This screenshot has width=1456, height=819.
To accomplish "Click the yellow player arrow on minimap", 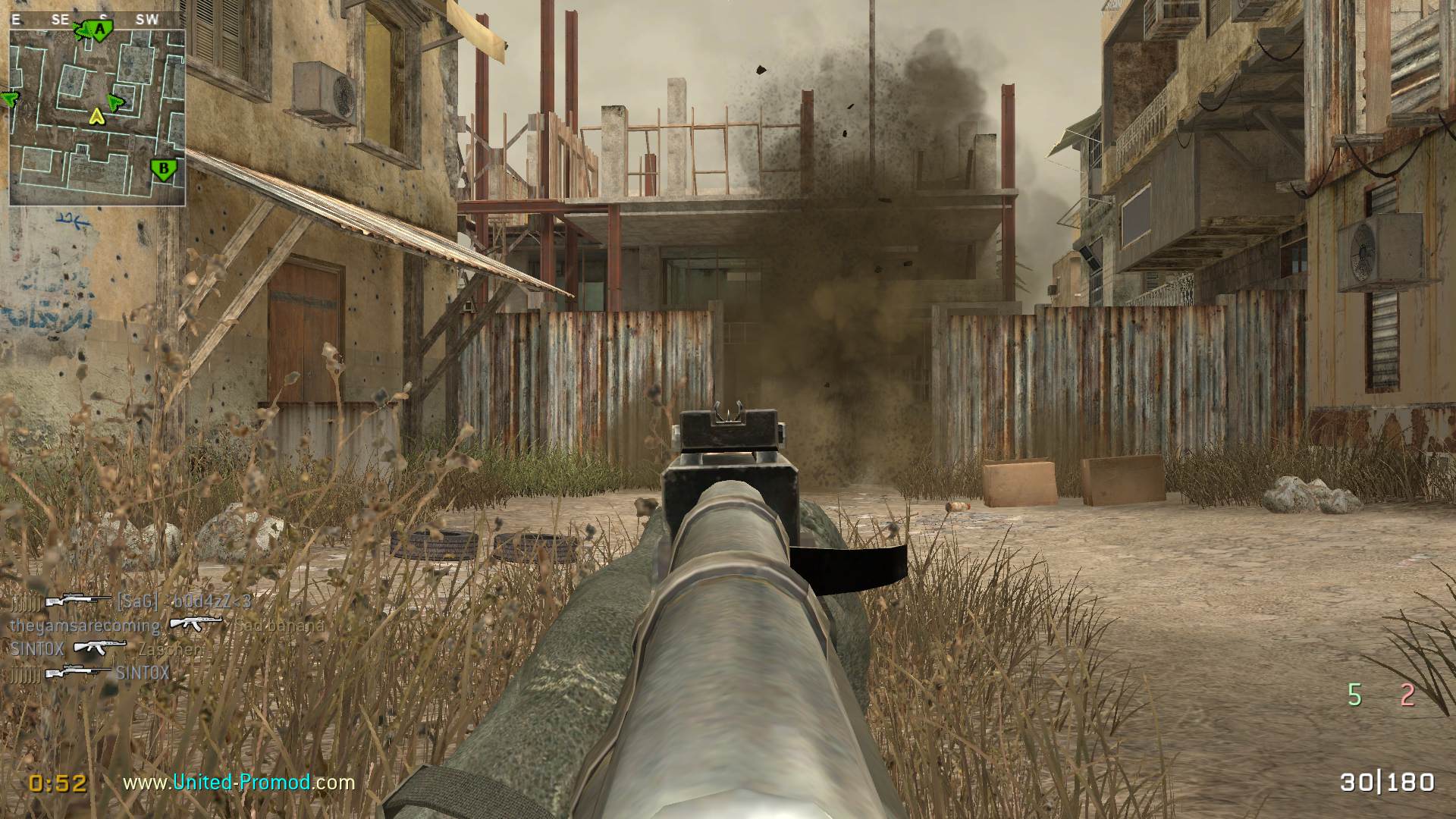I will click(x=96, y=116).
